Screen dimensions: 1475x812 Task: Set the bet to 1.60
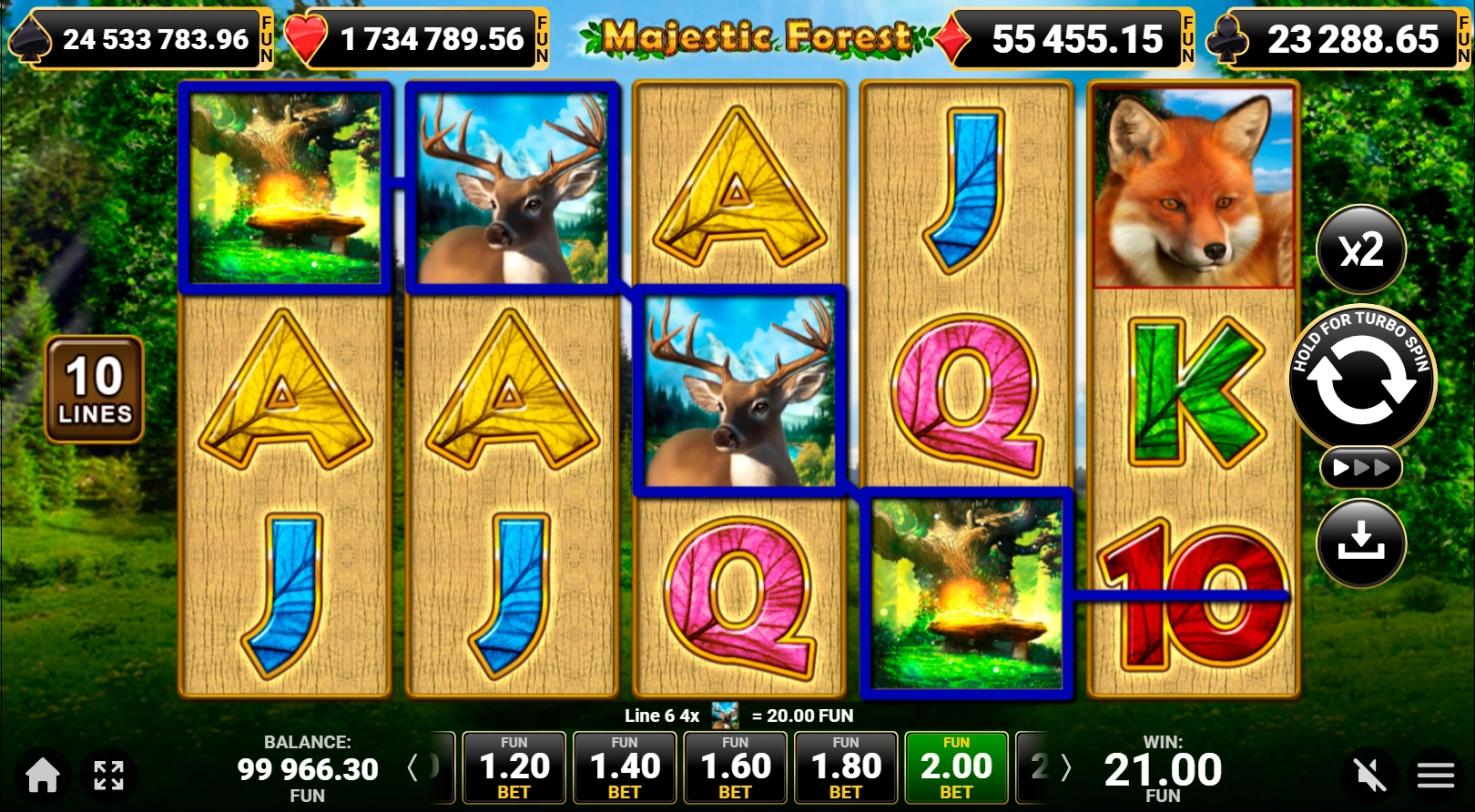[735, 767]
